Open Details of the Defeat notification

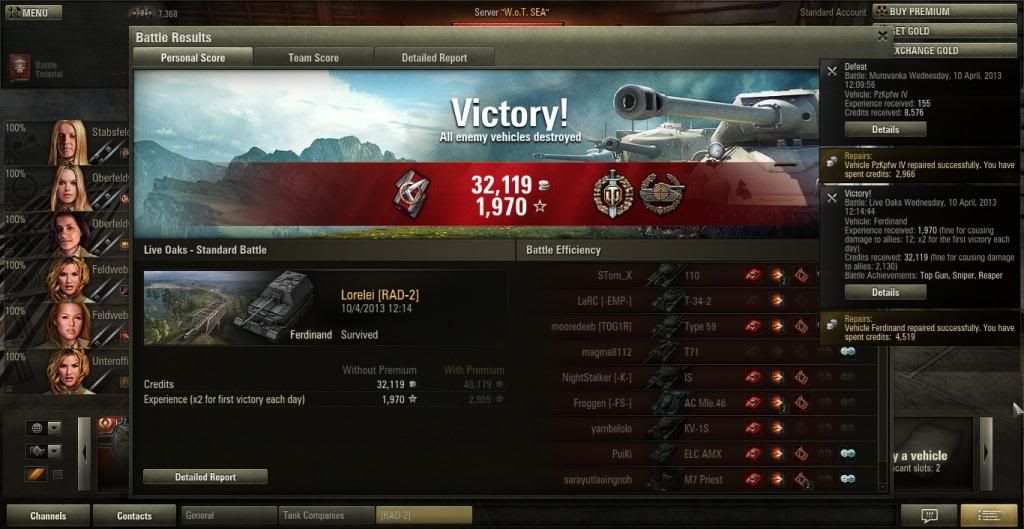[885, 130]
